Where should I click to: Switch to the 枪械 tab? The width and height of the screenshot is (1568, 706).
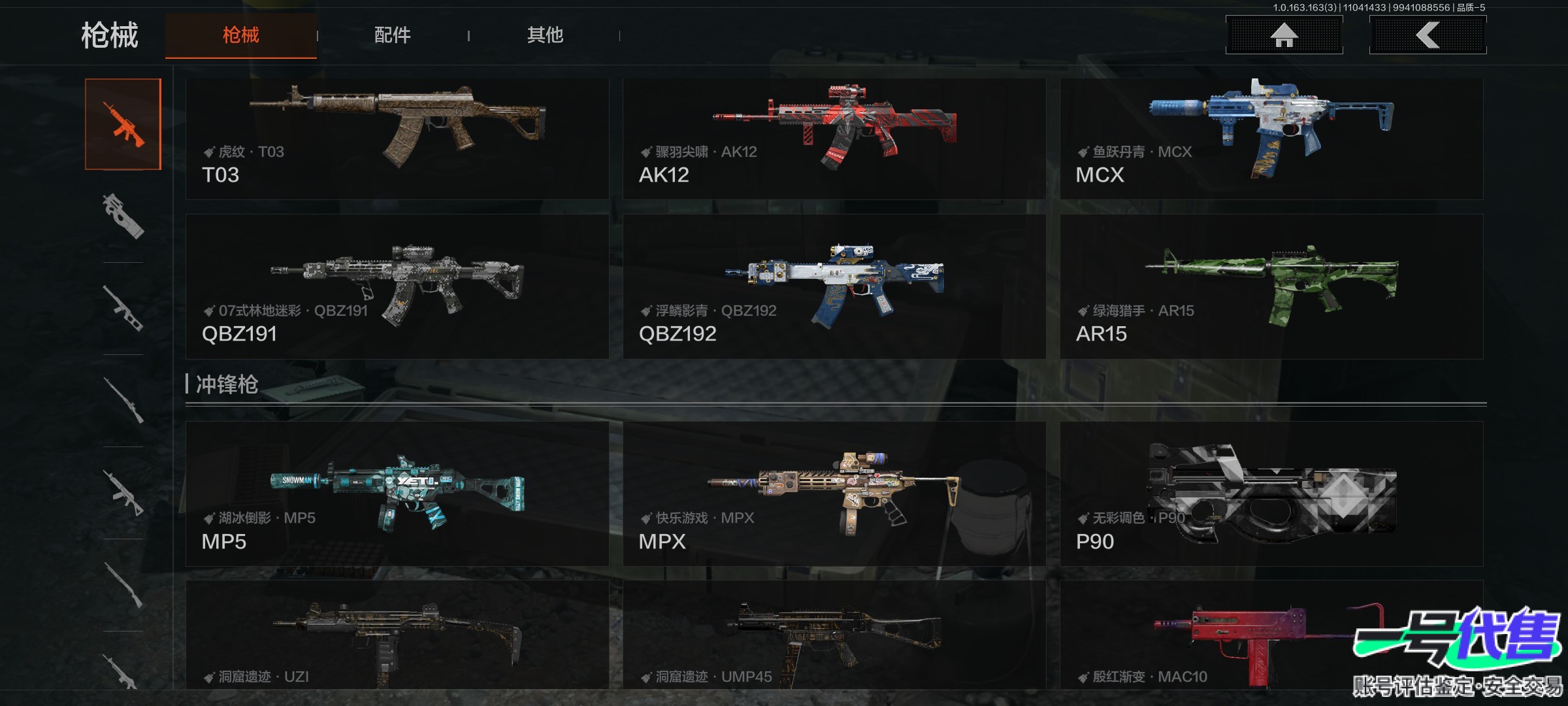pyautogui.click(x=240, y=35)
